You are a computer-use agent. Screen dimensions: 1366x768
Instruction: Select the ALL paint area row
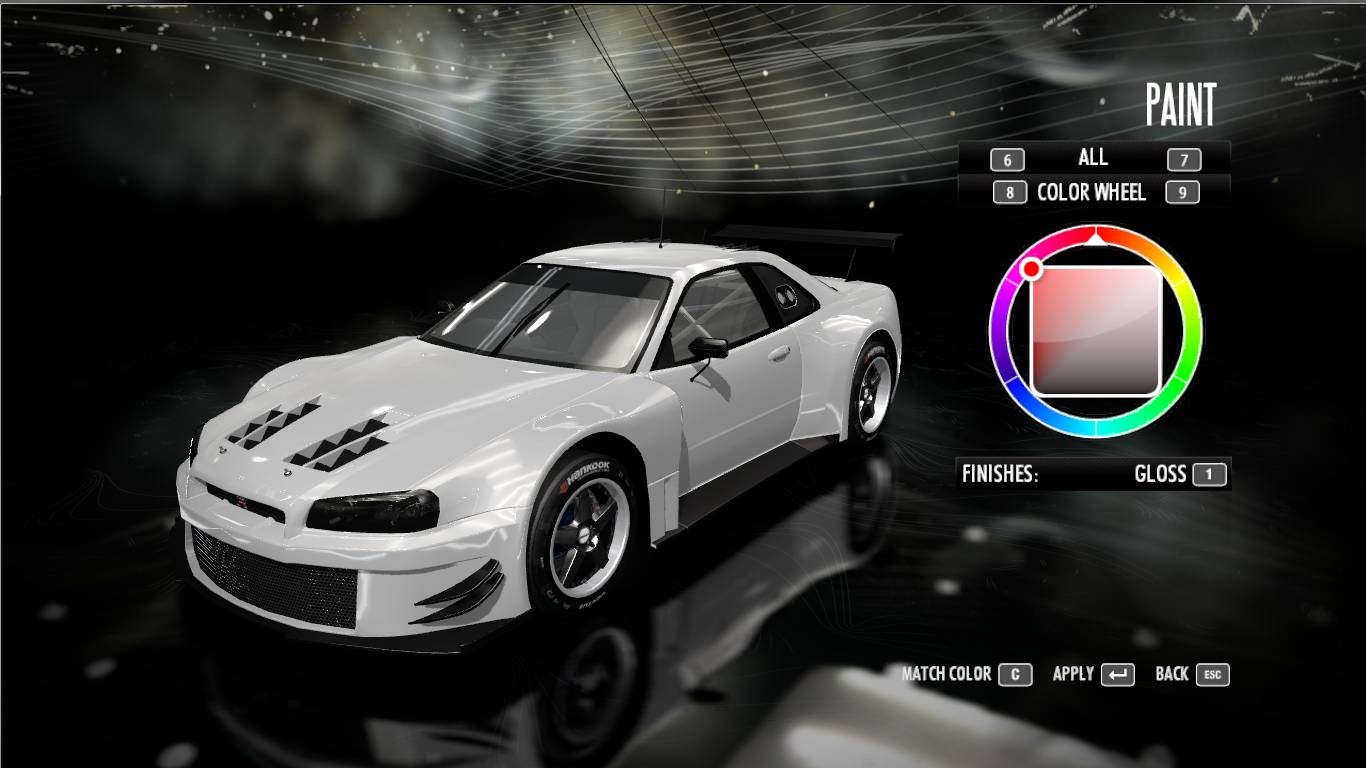[x=1093, y=158]
